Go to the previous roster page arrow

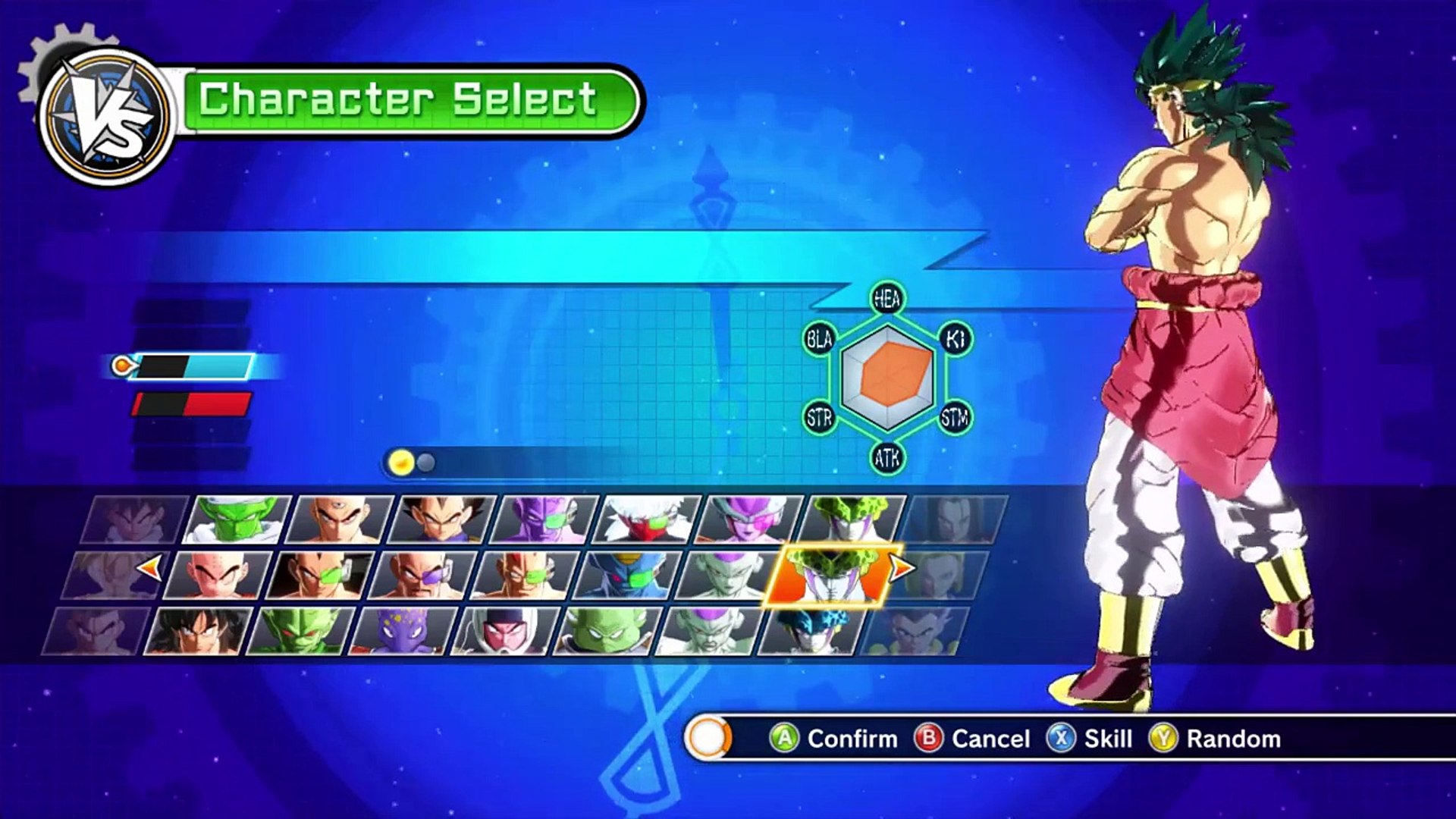(149, 567)
